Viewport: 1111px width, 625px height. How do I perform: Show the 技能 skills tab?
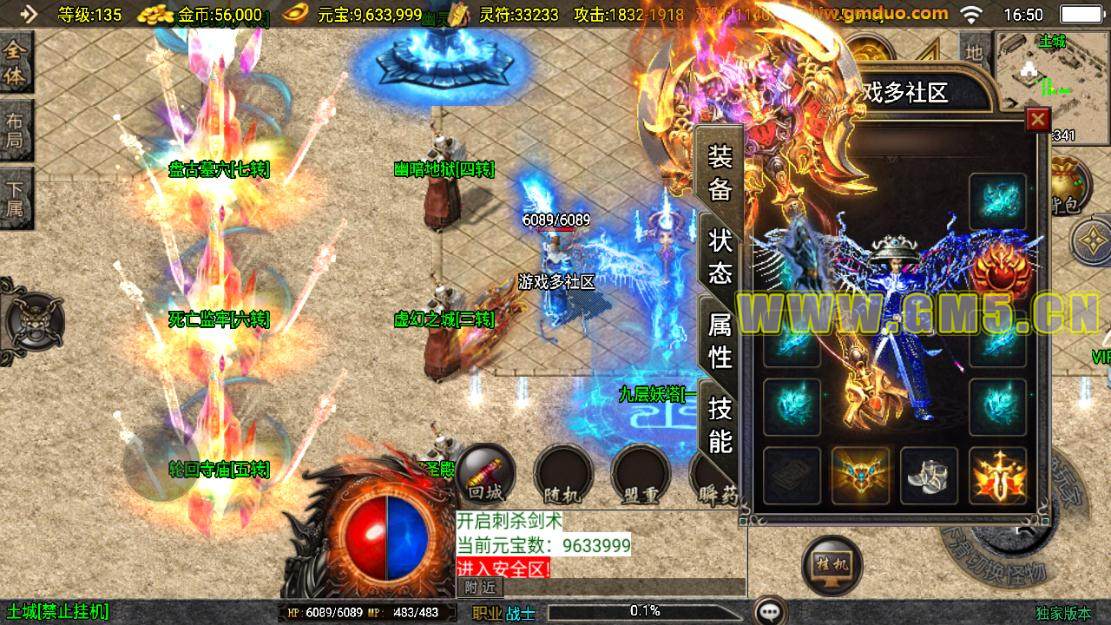click(720, 423)
